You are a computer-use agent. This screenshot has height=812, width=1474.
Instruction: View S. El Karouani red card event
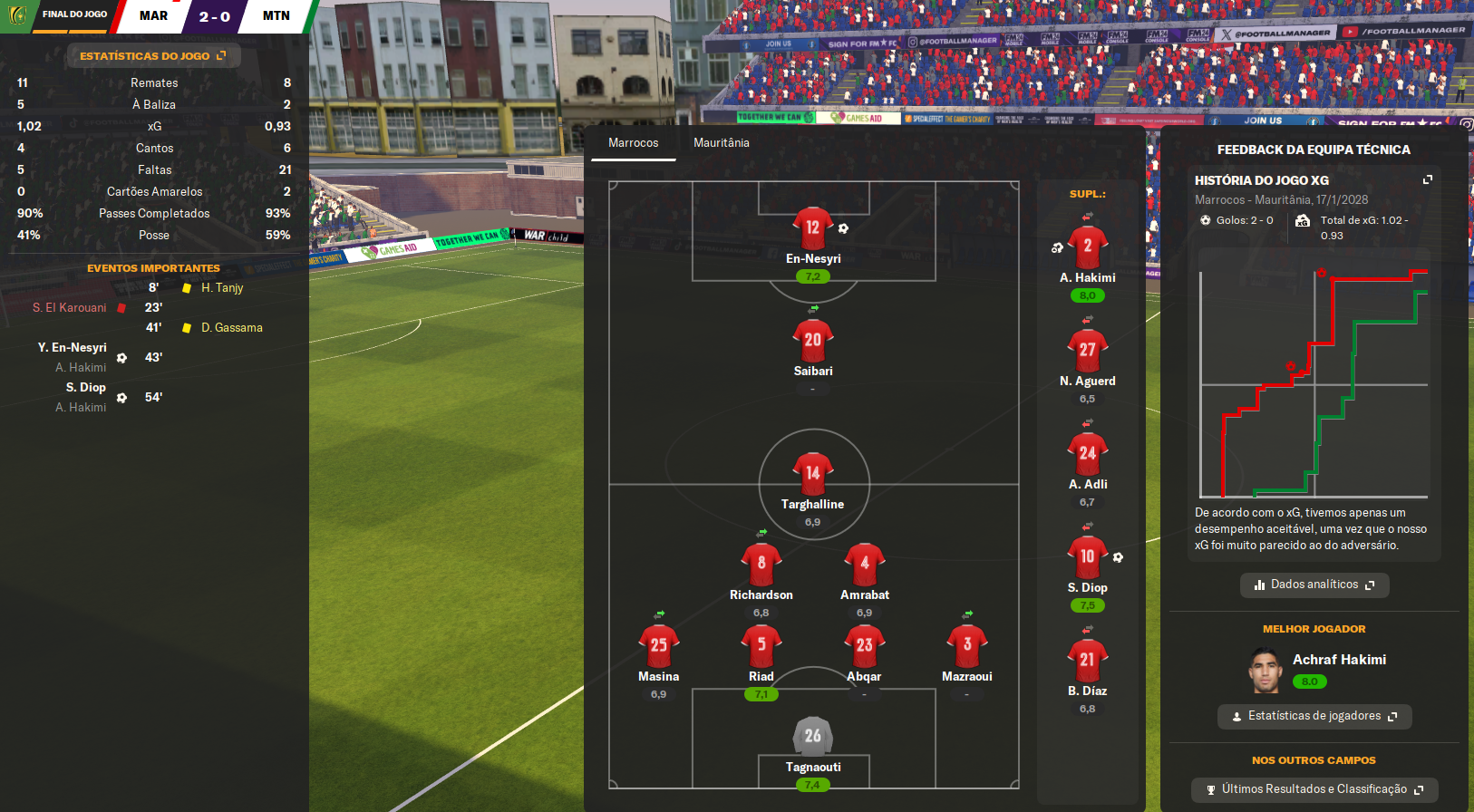(x=71, y=308)
